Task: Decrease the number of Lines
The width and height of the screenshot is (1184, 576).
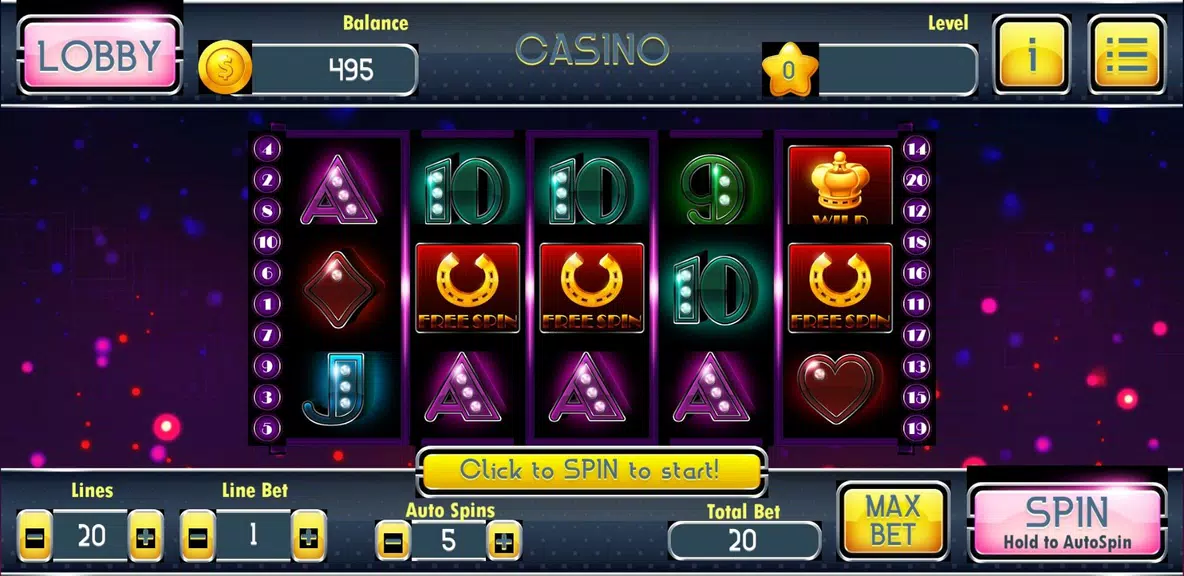Action: [34, 536]
